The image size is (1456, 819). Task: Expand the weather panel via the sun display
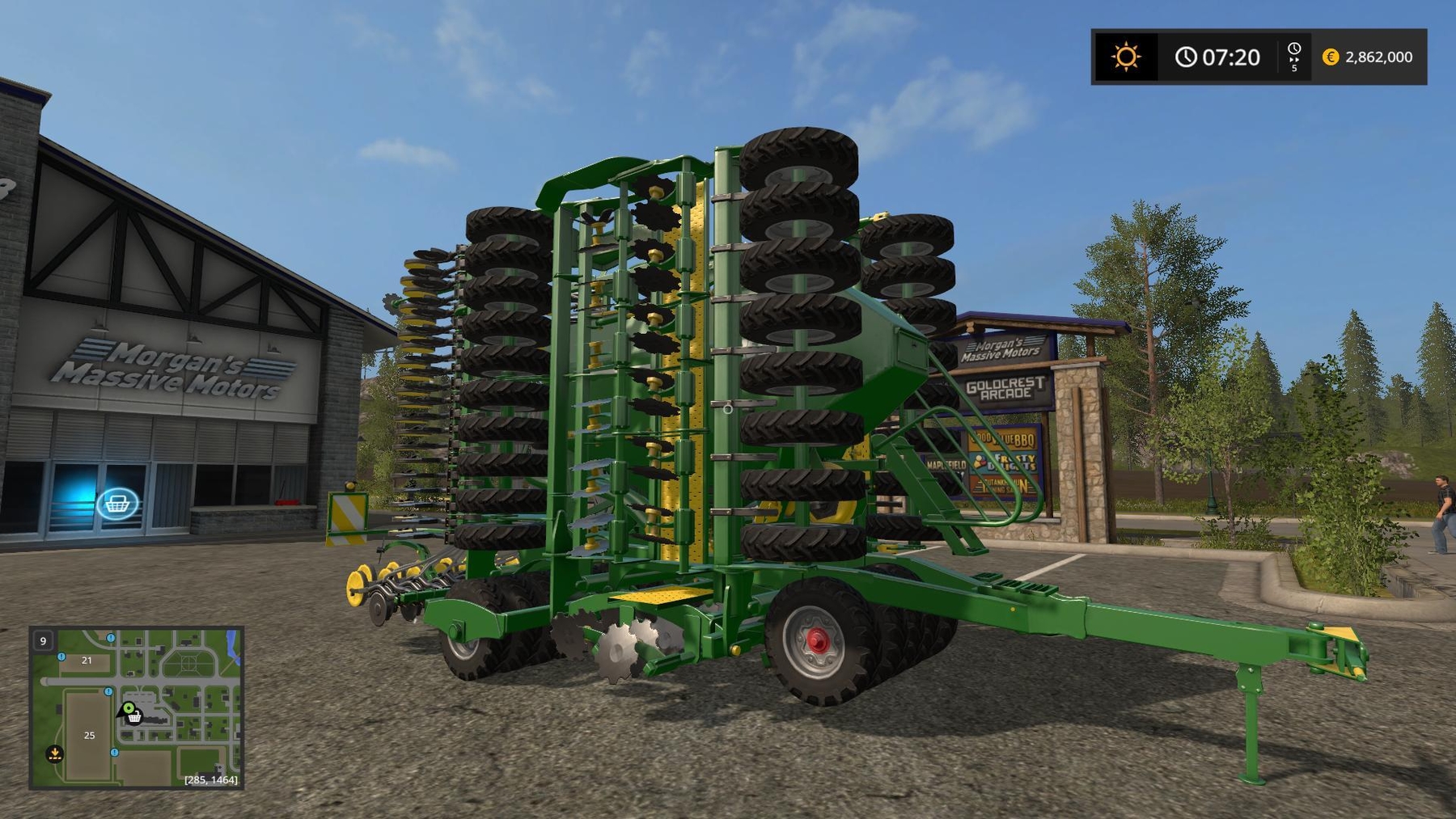coord(1128,56)
